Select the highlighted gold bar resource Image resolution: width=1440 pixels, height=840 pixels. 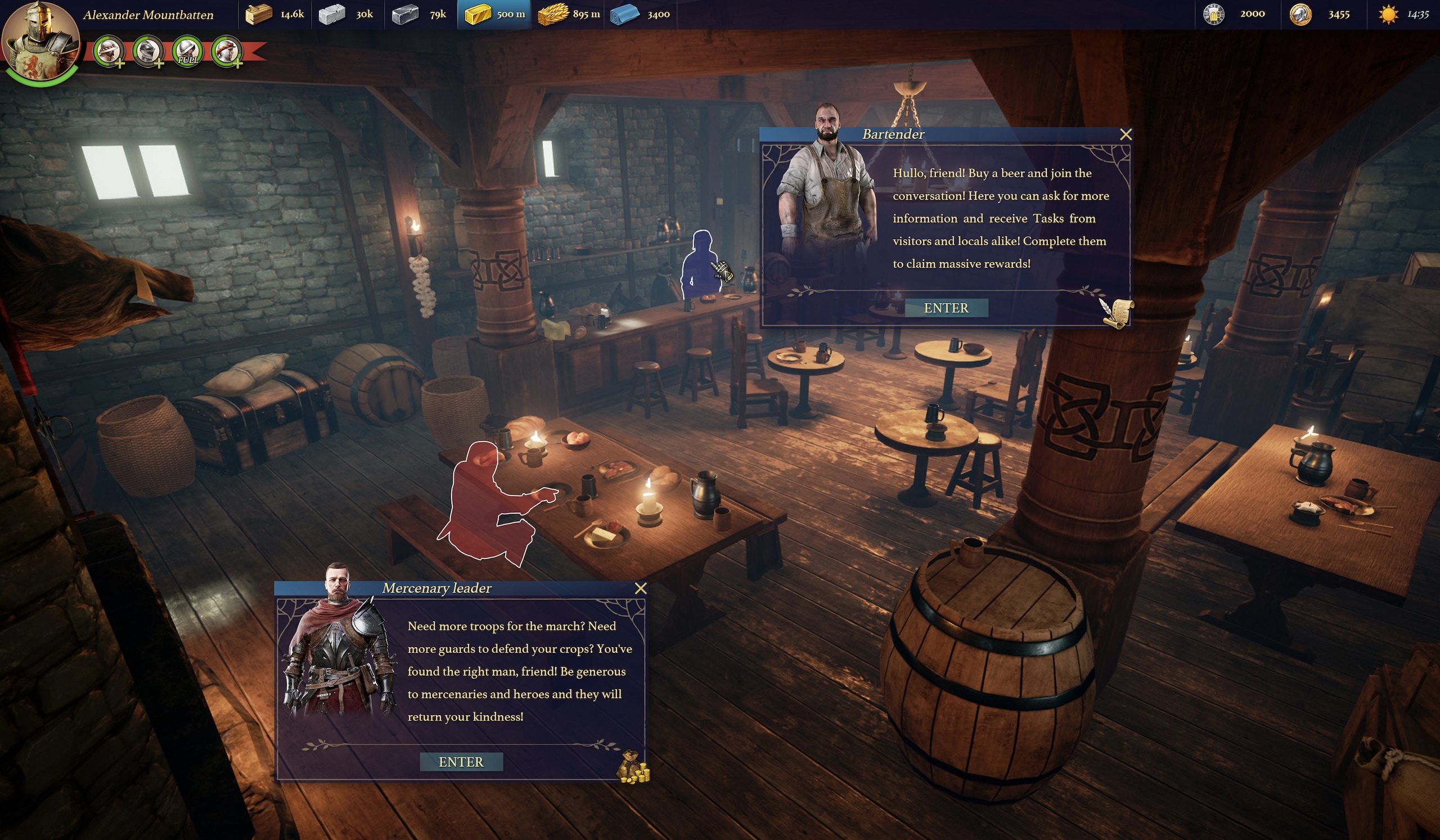478,14
